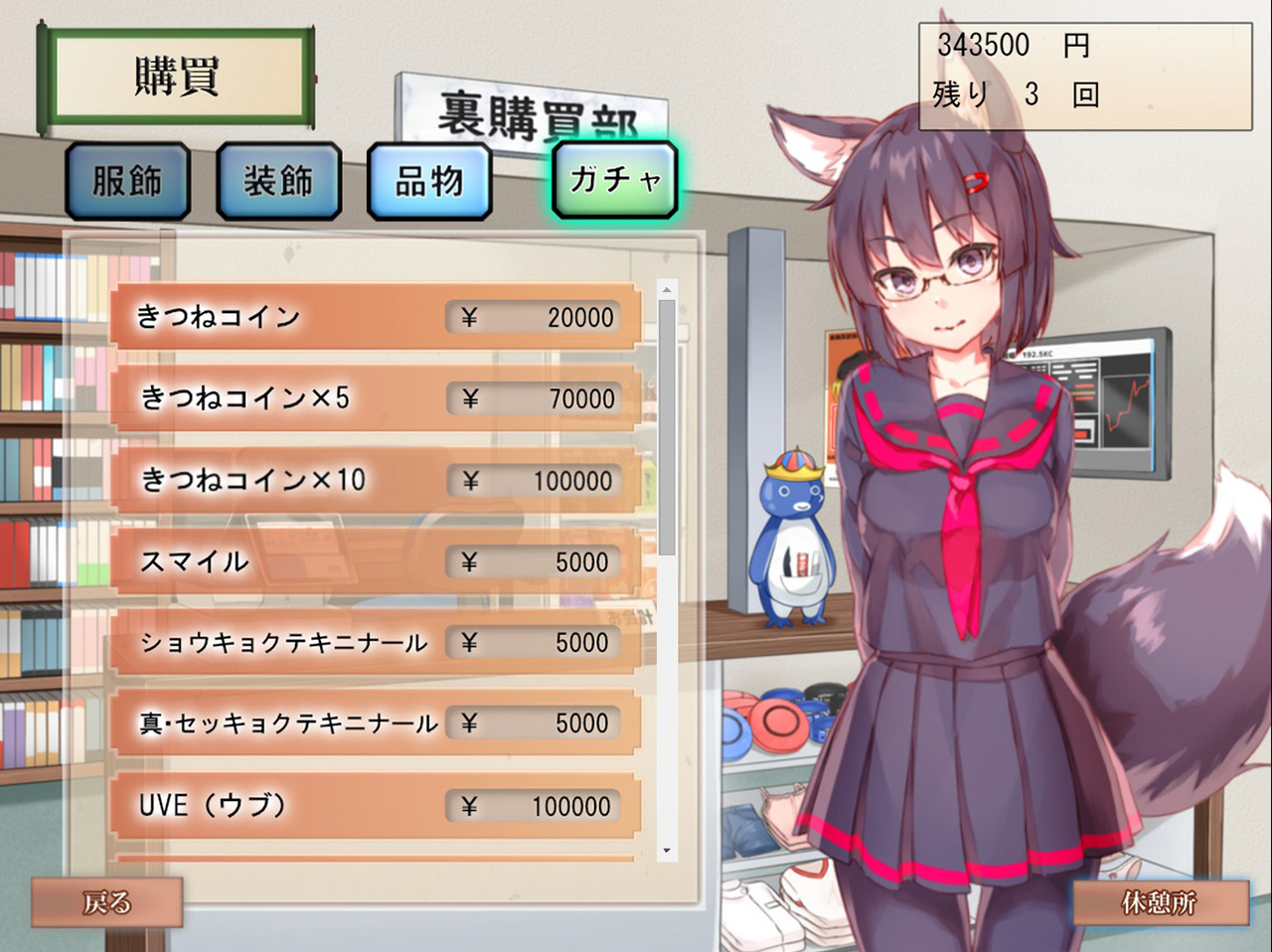Select the 品物 items tab
The height and width of the screenshot is (952, 1272).
(429, 181)
